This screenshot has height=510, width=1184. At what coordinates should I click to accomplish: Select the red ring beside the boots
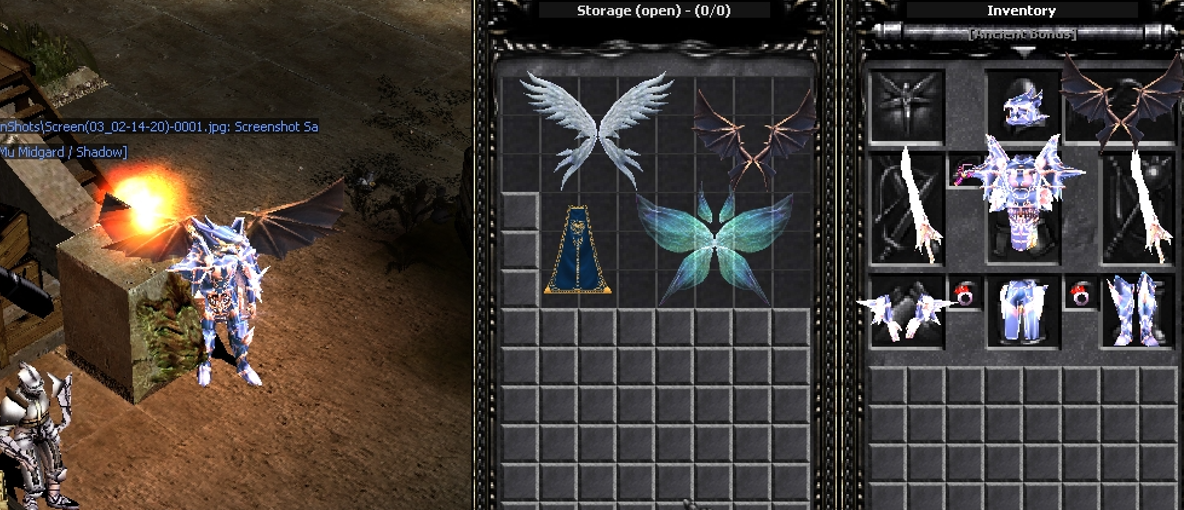tap(1081, 294)
